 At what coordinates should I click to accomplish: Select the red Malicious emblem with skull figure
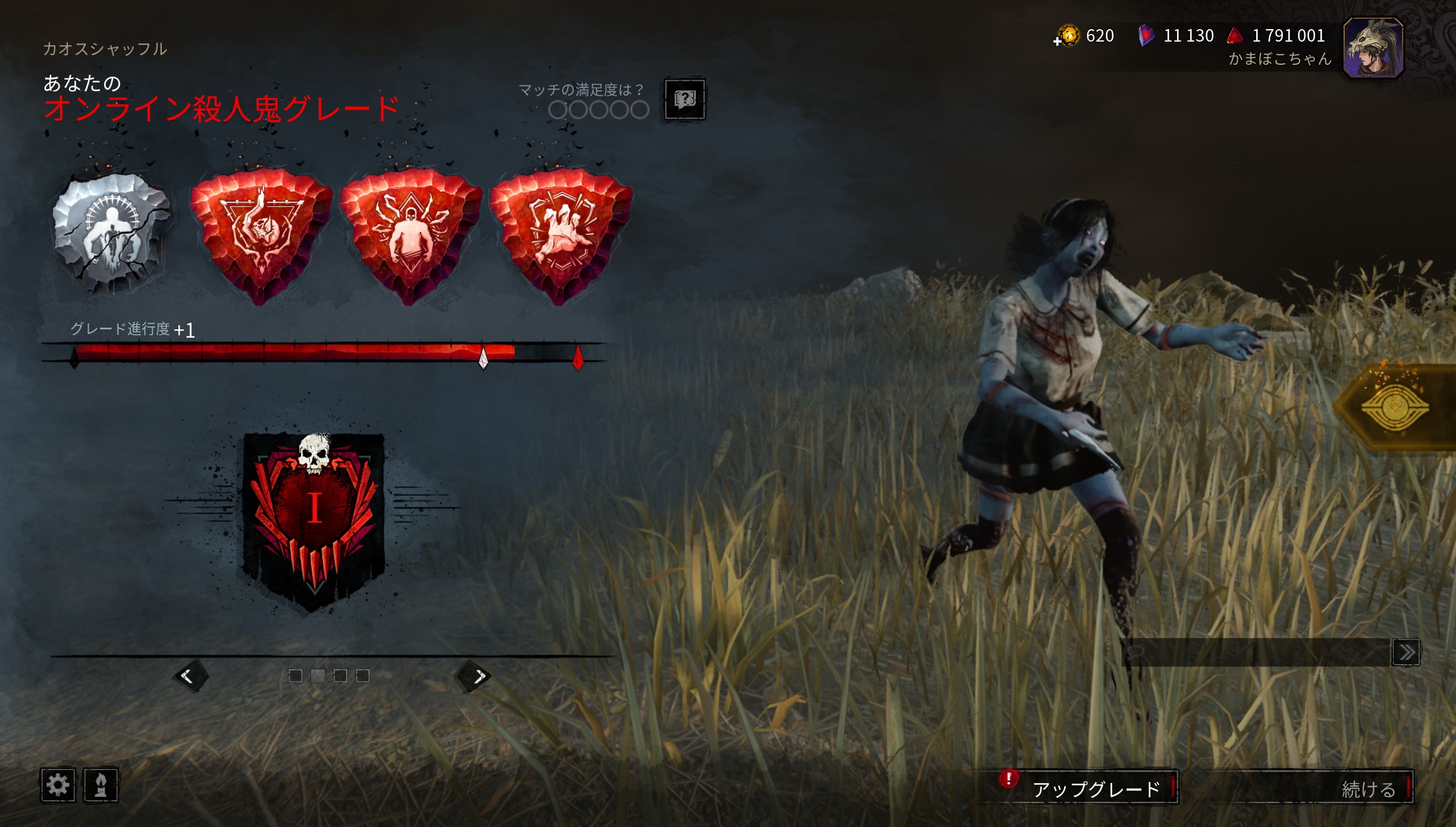(410, 235)
